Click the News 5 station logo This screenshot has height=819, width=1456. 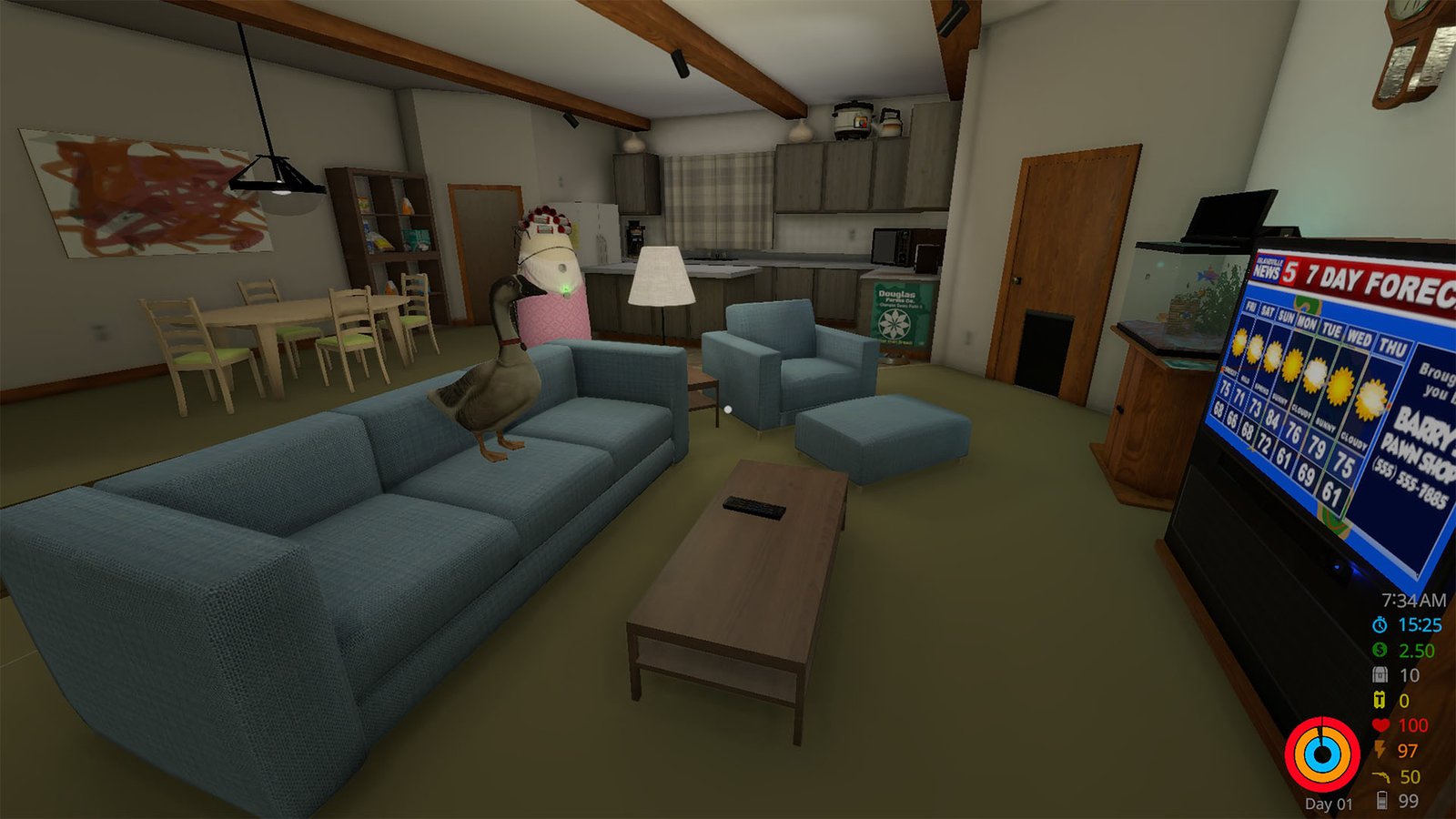pos(1273,268)
